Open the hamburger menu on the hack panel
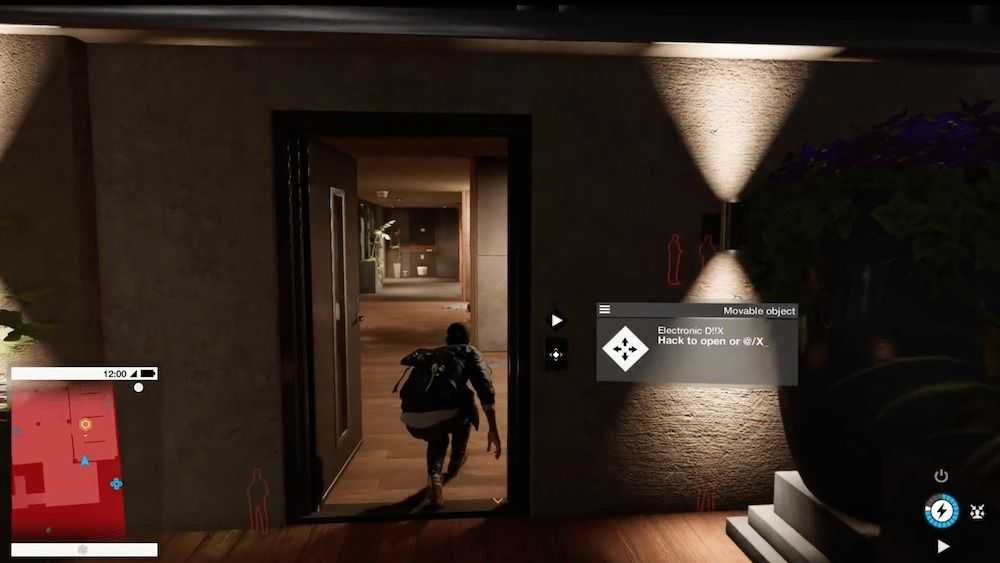The image size is (1000, 563). (x=605, y=310)
